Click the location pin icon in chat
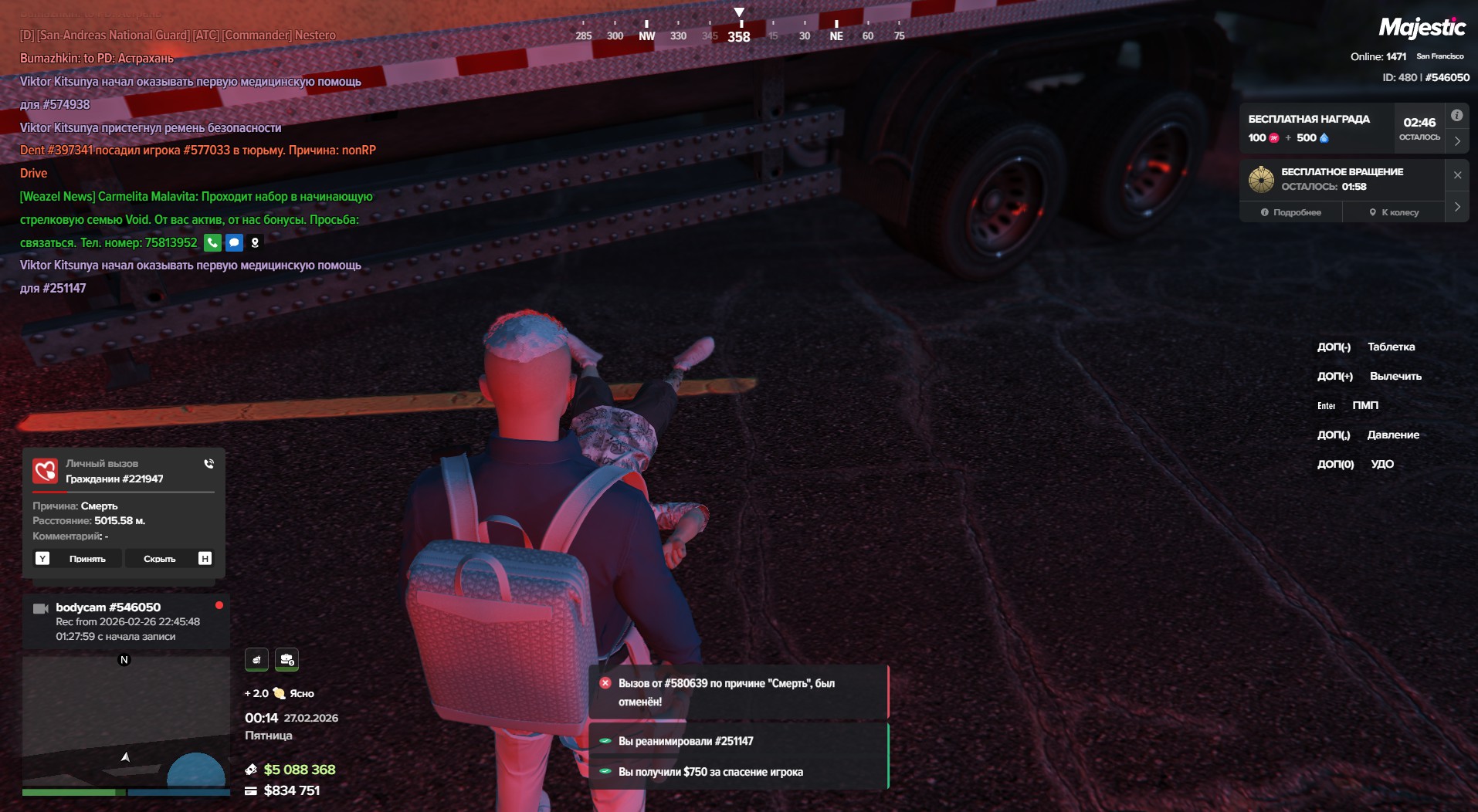1478x812 pixels. [255, 242]
